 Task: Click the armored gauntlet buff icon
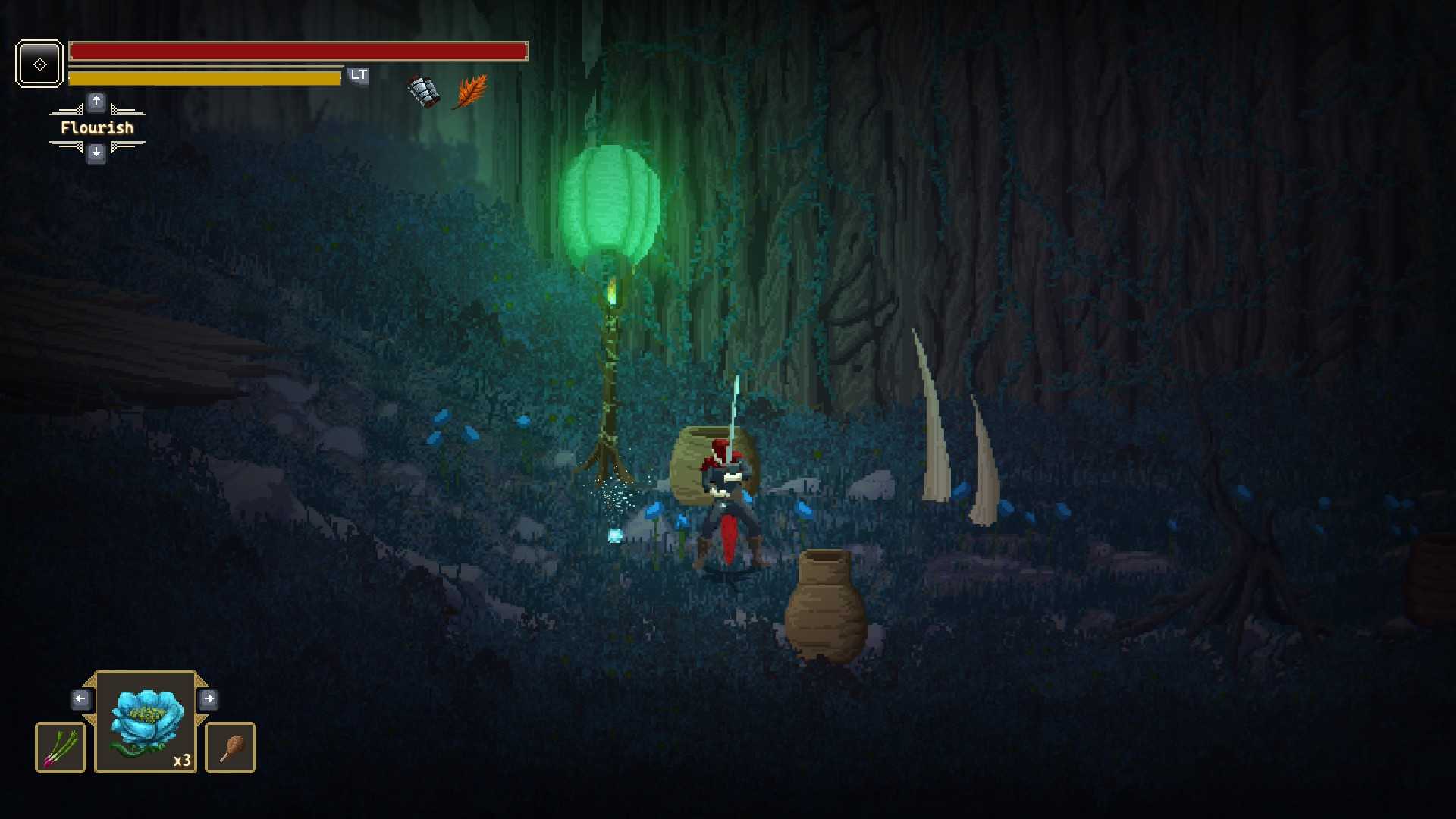pyautogui.click(x=424, y=92)
